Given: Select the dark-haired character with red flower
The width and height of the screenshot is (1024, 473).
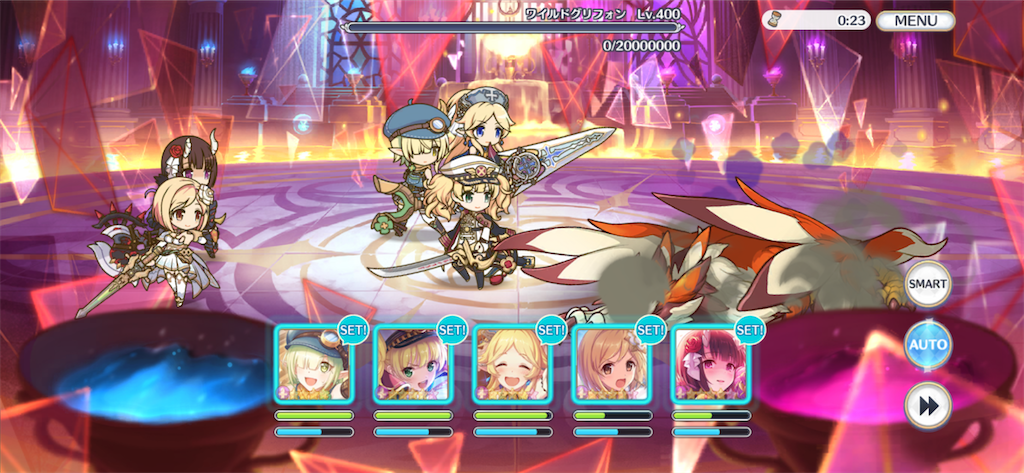Looking at the screenshot, I should [710, 364].
